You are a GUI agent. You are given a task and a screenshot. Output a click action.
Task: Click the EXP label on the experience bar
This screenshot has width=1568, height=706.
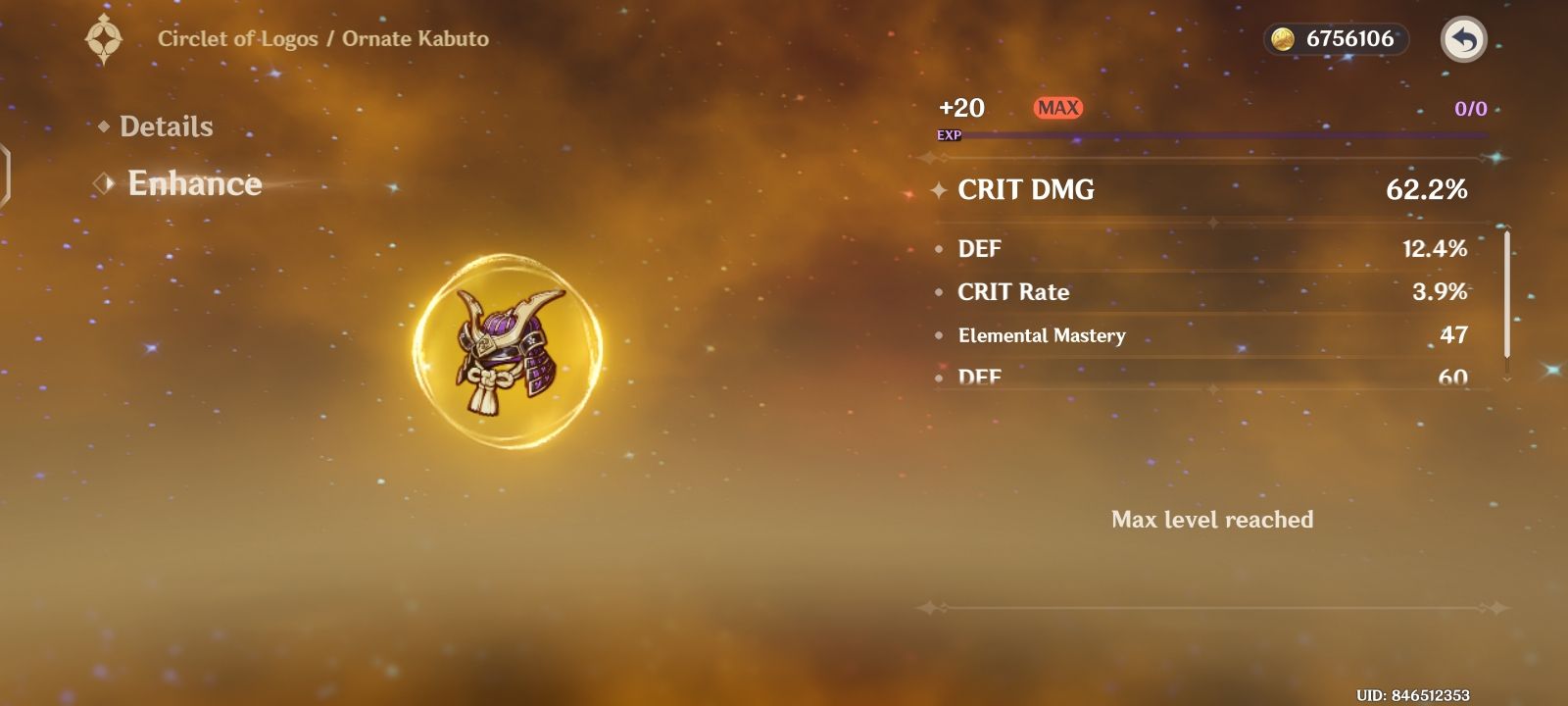pos(949,137)
